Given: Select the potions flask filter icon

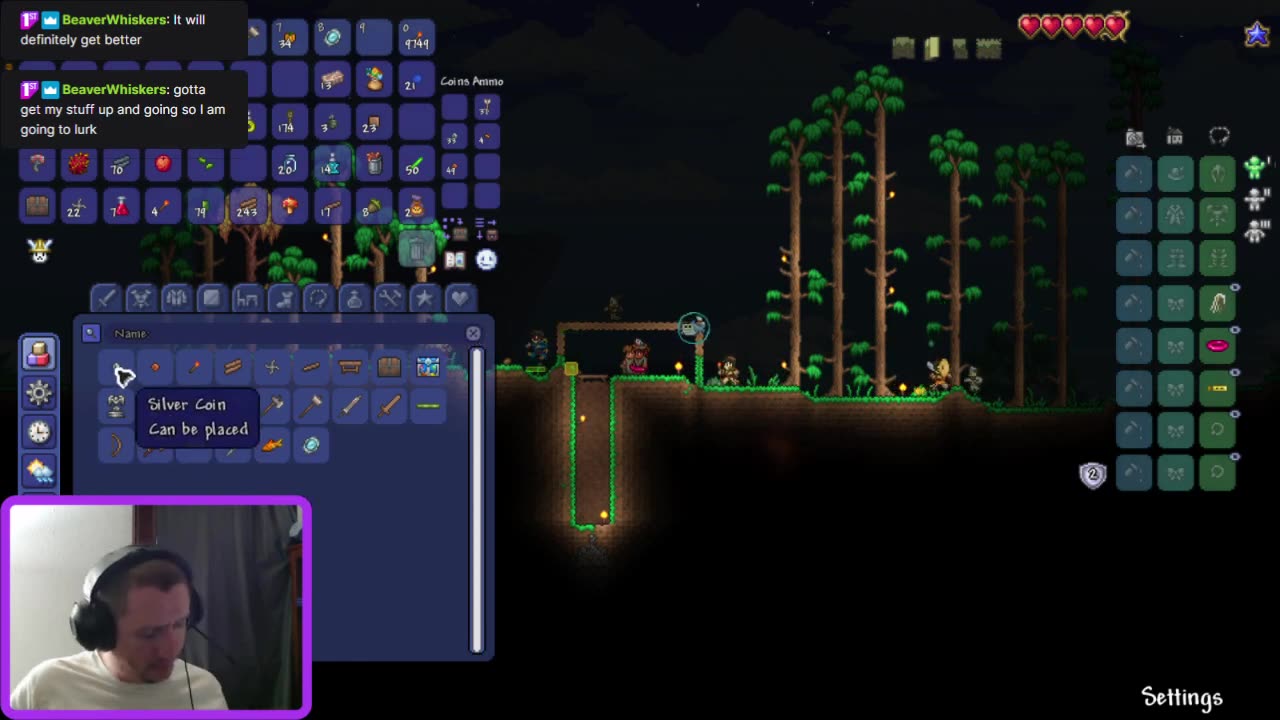Looking at the screenshot, I should (x=355, y=298).
